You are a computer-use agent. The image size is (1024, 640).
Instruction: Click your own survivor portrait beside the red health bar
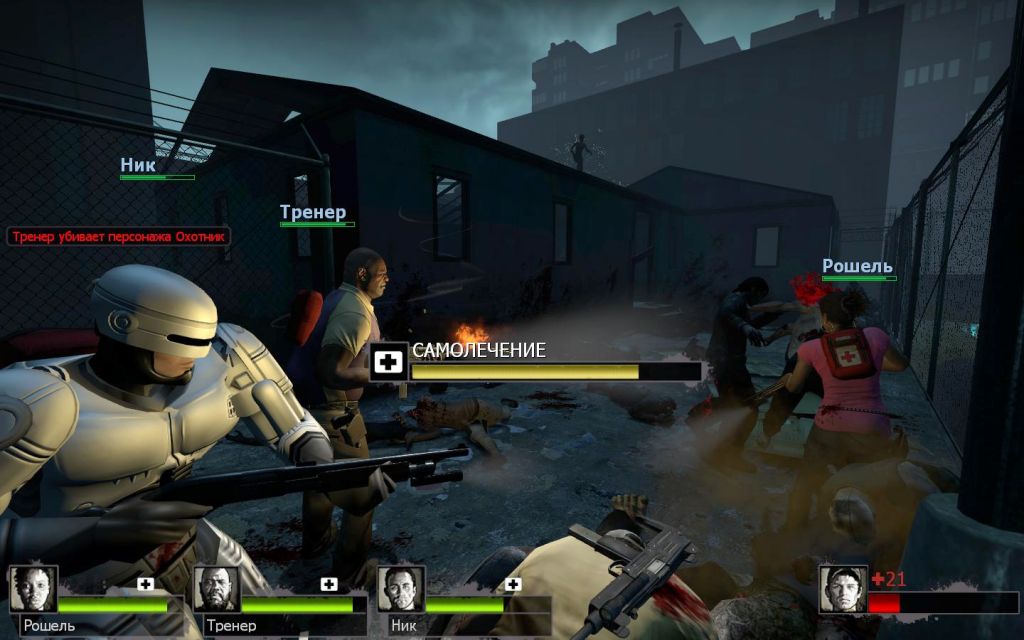842,589
